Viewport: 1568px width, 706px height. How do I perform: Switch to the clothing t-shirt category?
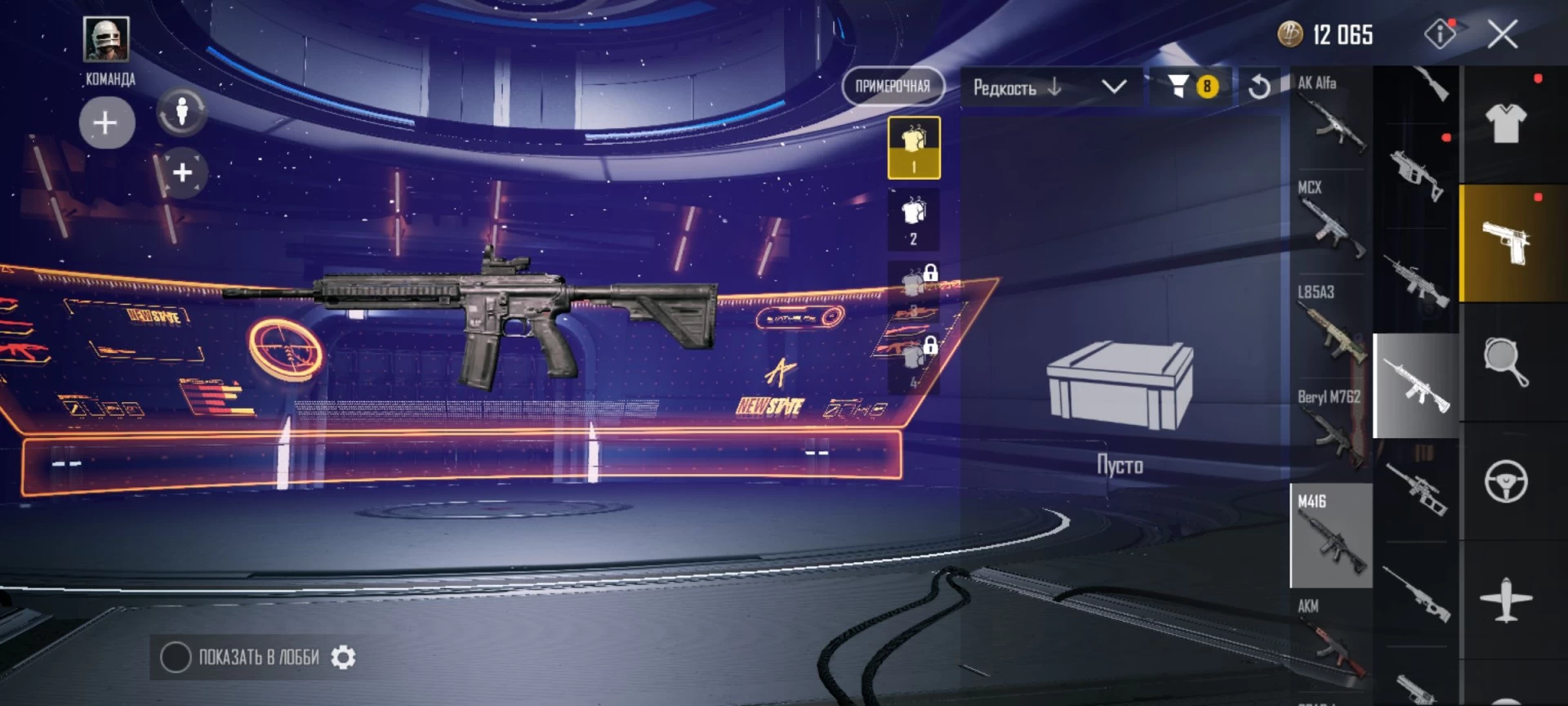click(x=1506, y=124)
